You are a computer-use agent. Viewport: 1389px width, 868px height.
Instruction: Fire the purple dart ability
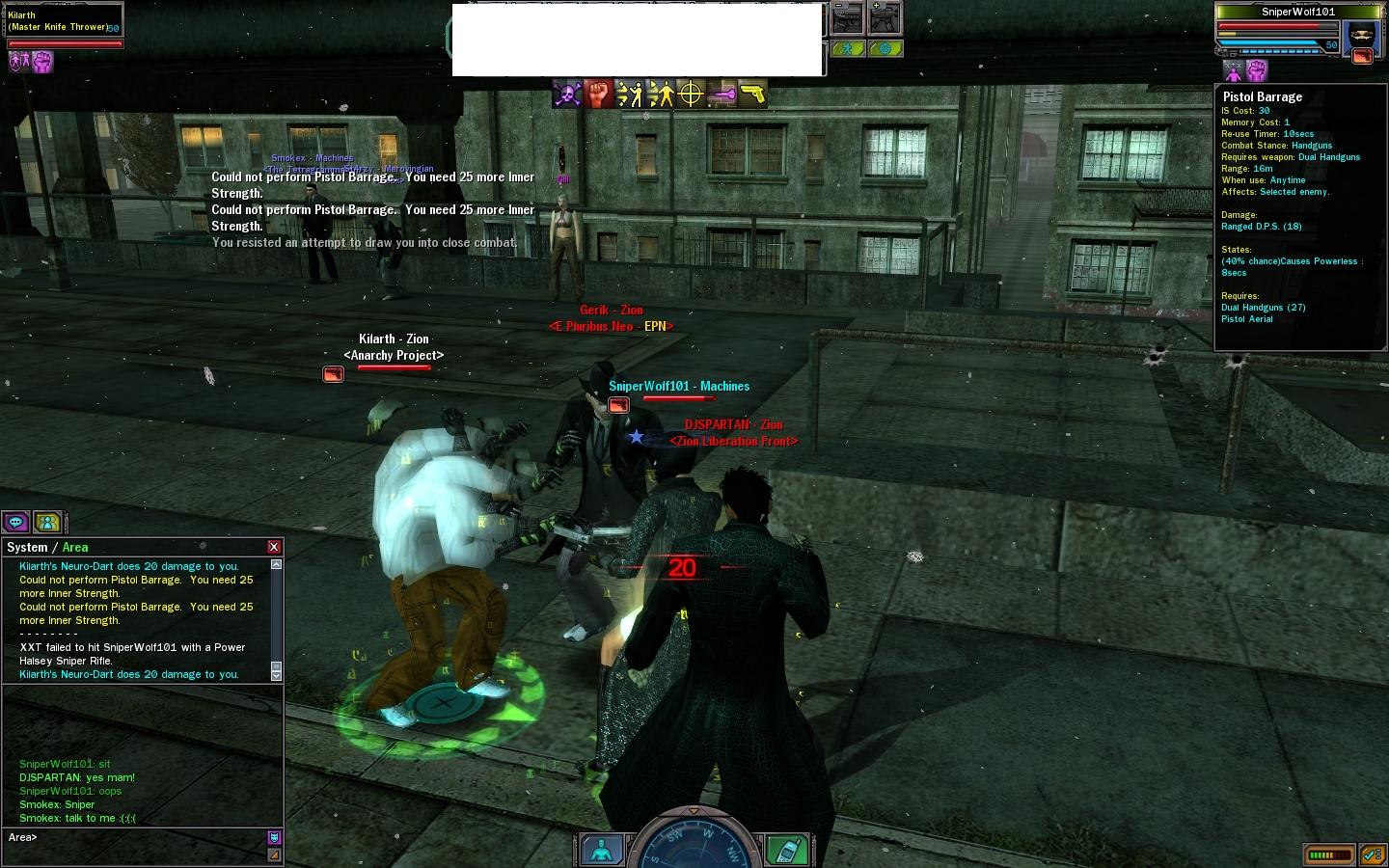(x=722, y=94)
